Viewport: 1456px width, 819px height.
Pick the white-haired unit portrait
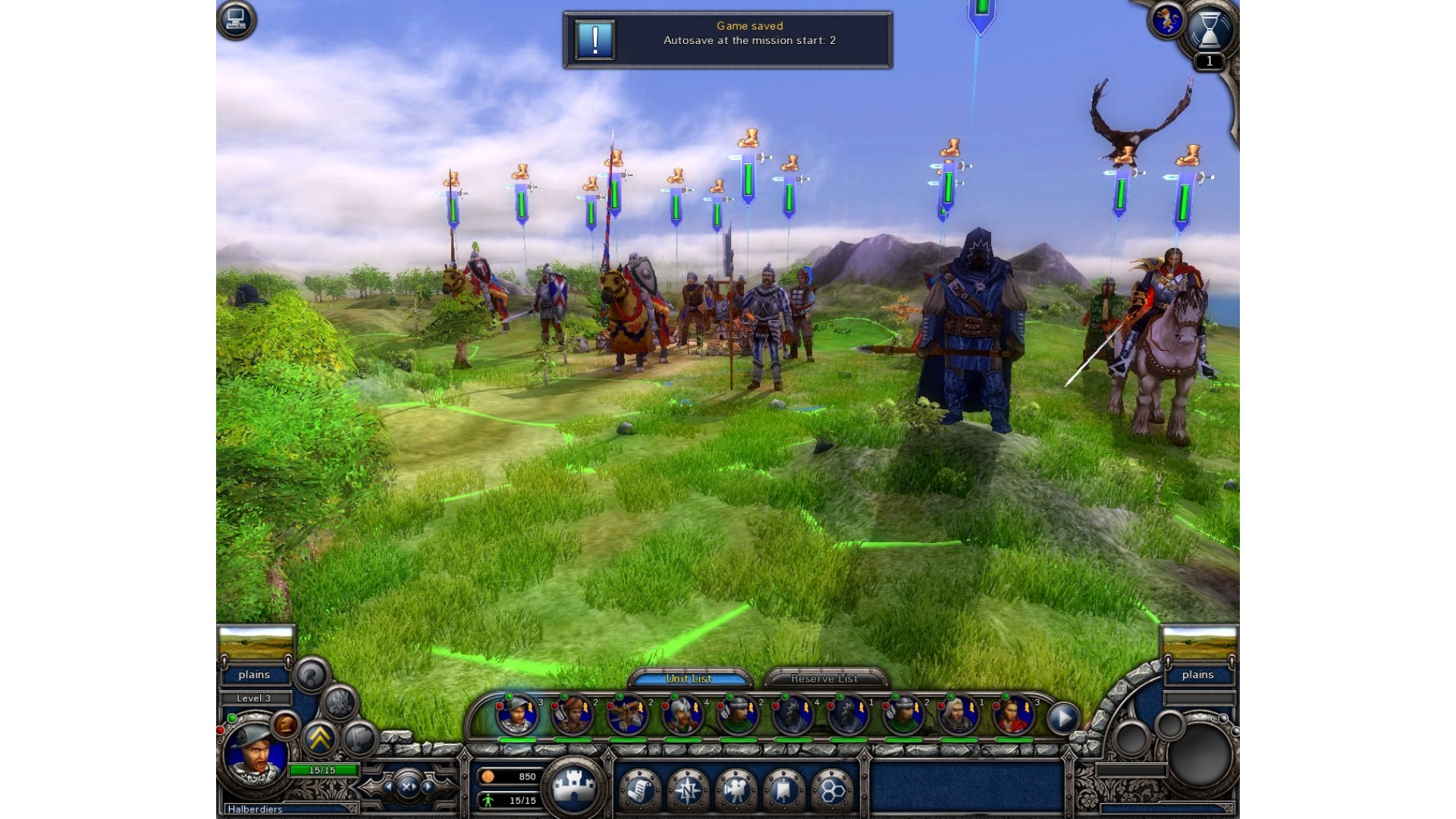[958, 715]
